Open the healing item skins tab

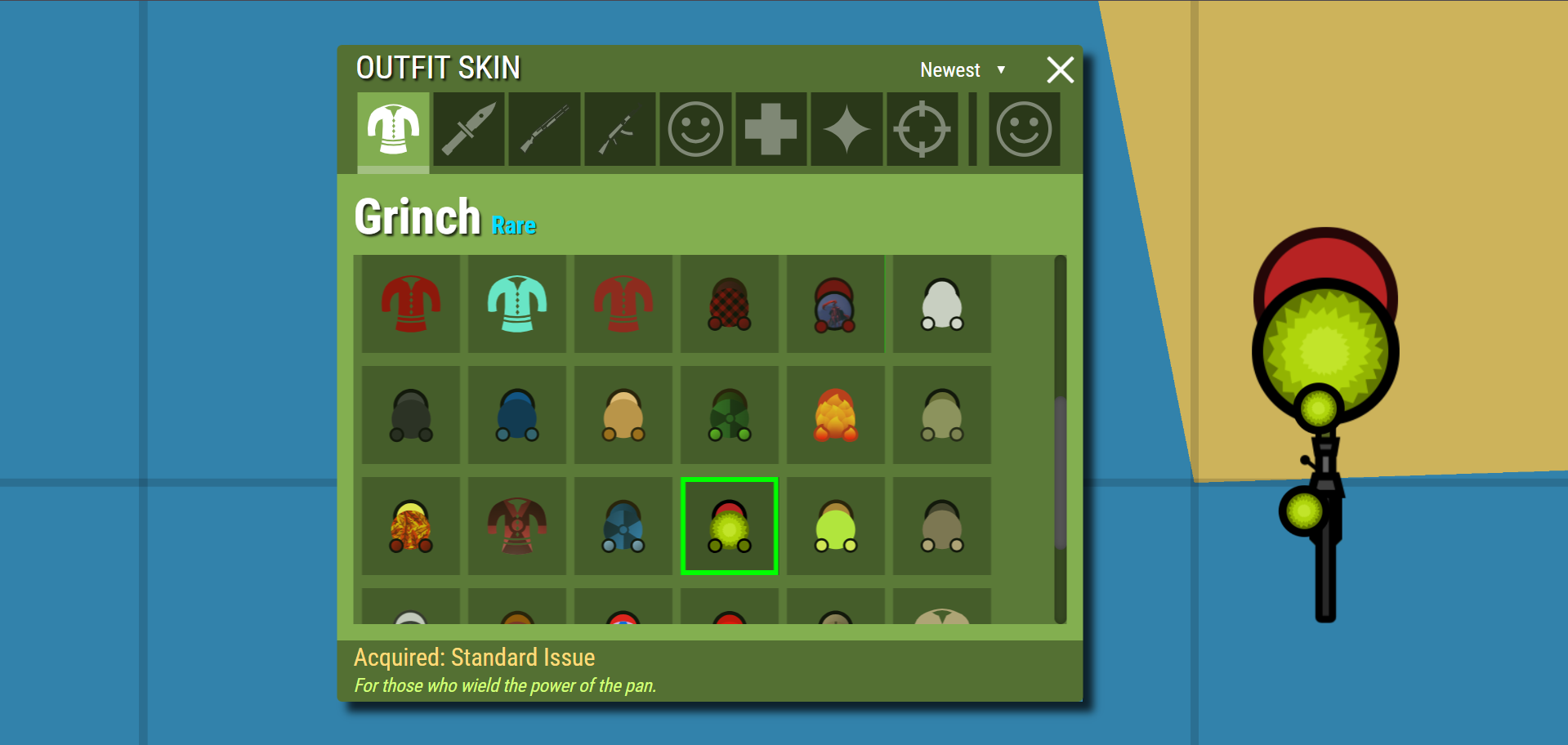770,129
